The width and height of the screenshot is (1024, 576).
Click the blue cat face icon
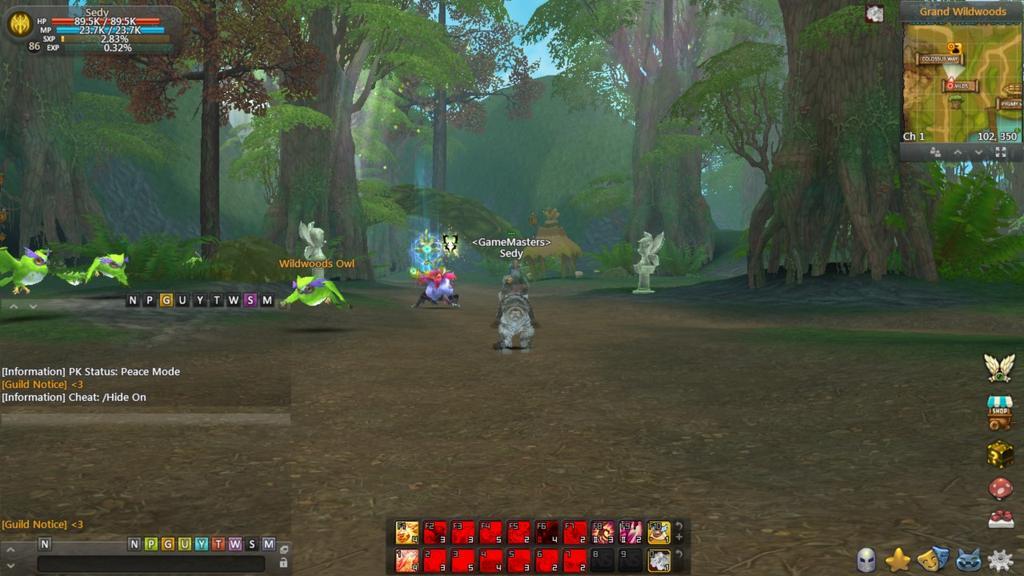pos(967,560)
